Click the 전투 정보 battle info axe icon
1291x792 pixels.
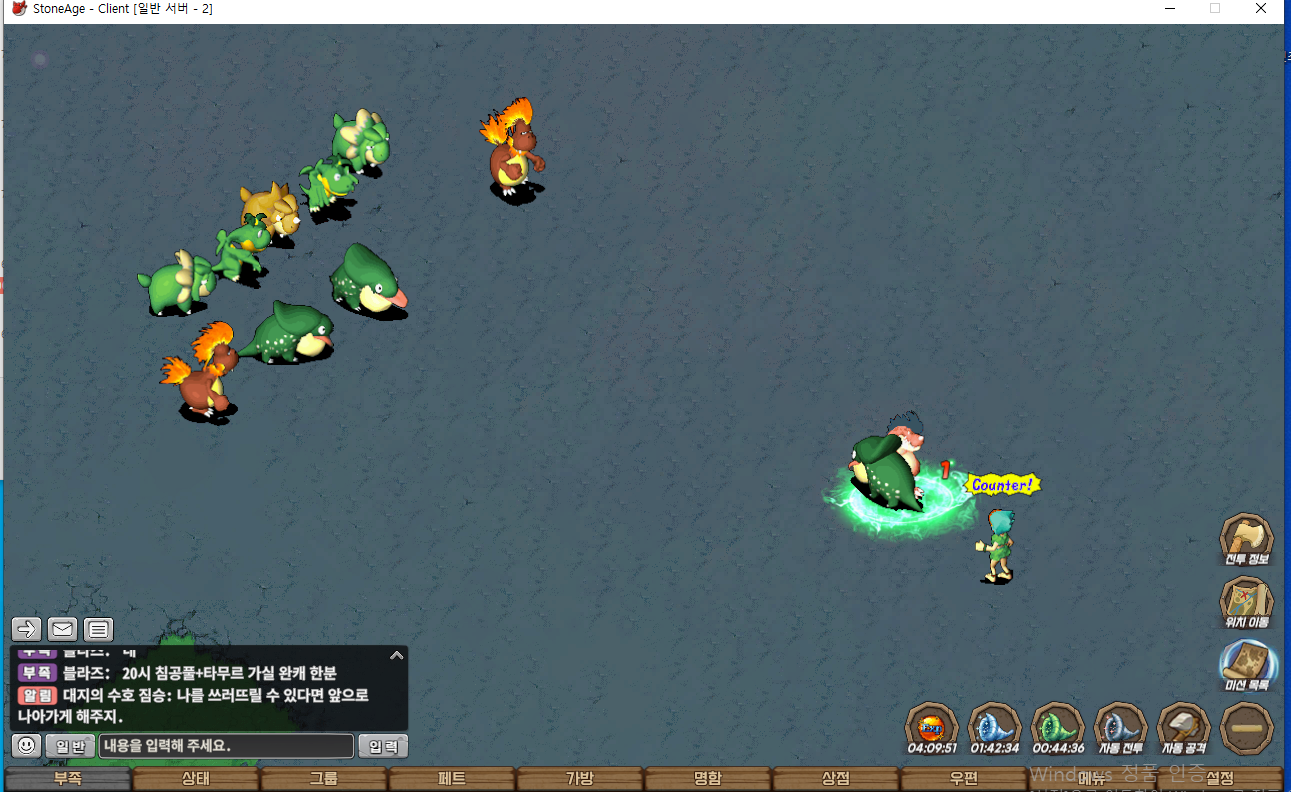click(x=1246, y=538)
